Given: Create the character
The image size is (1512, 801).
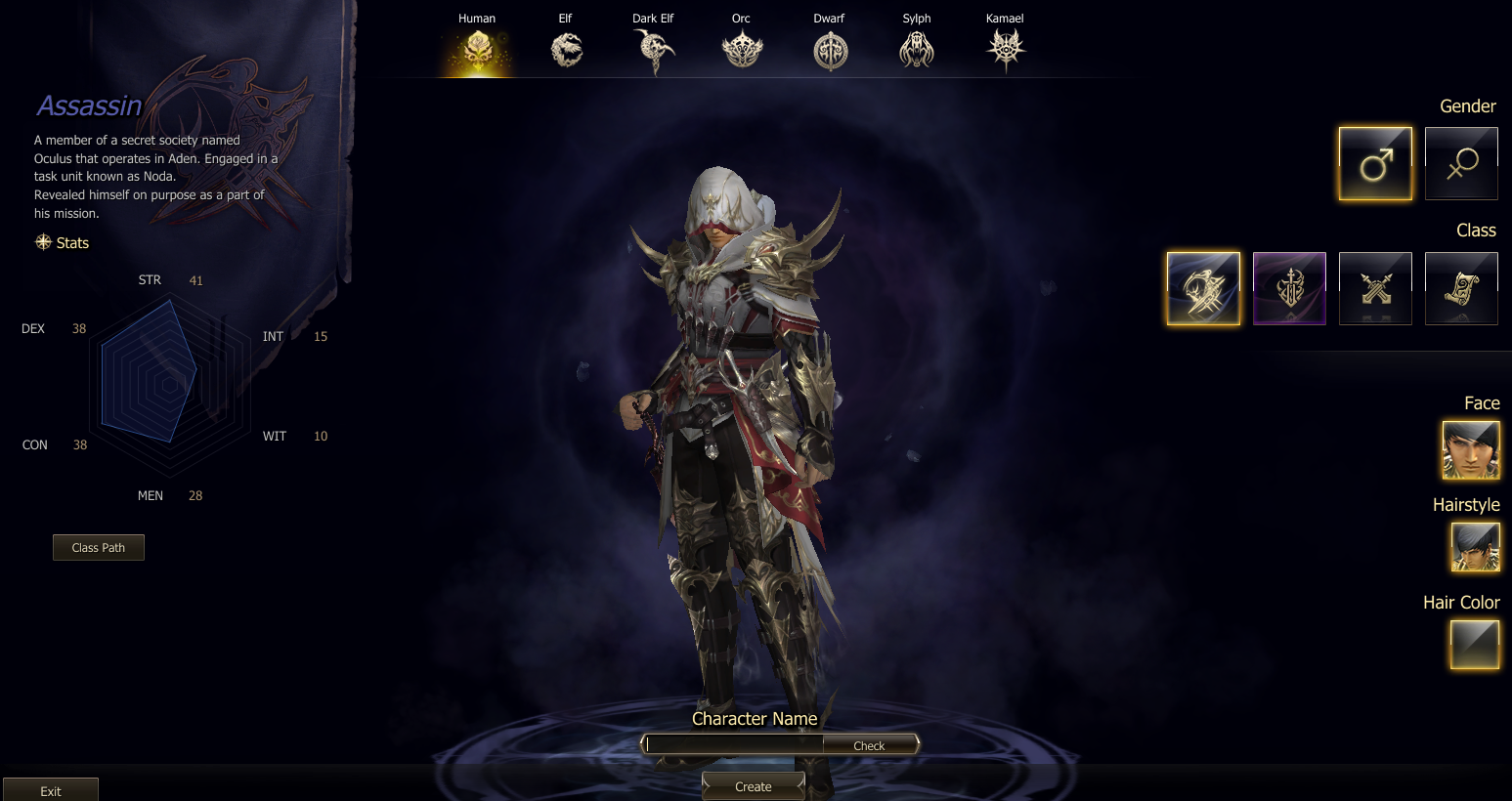Looking at the screenshot, I should coord(754,786).
